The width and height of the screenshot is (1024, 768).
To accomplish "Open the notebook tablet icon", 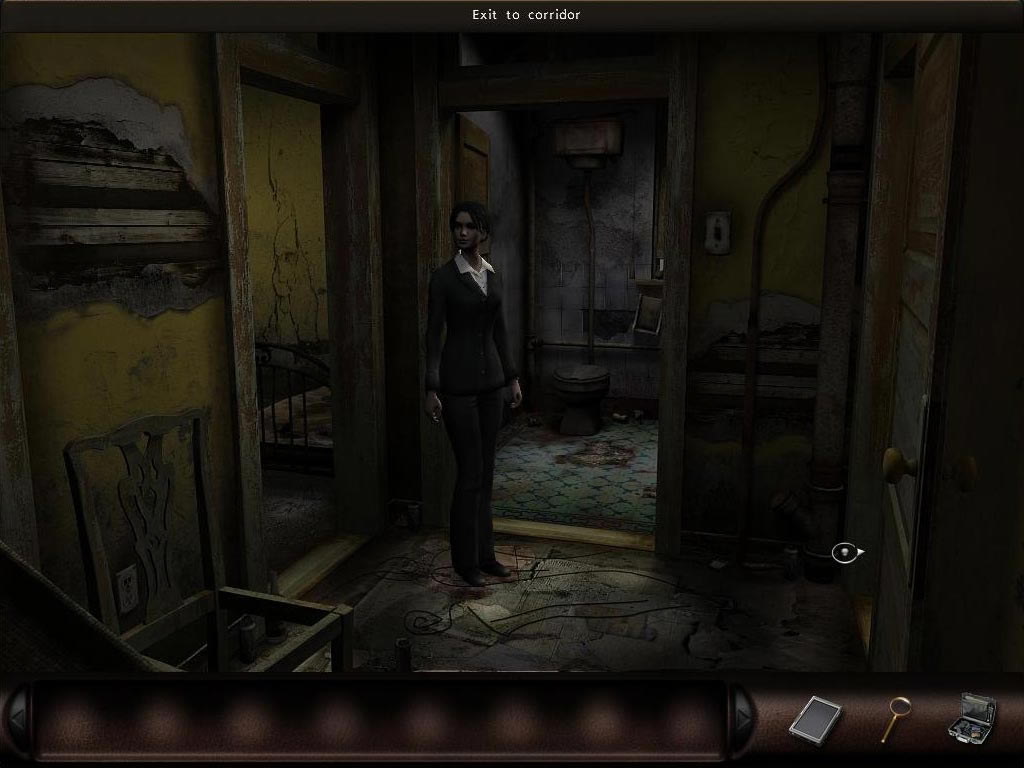I will (815, 718).
